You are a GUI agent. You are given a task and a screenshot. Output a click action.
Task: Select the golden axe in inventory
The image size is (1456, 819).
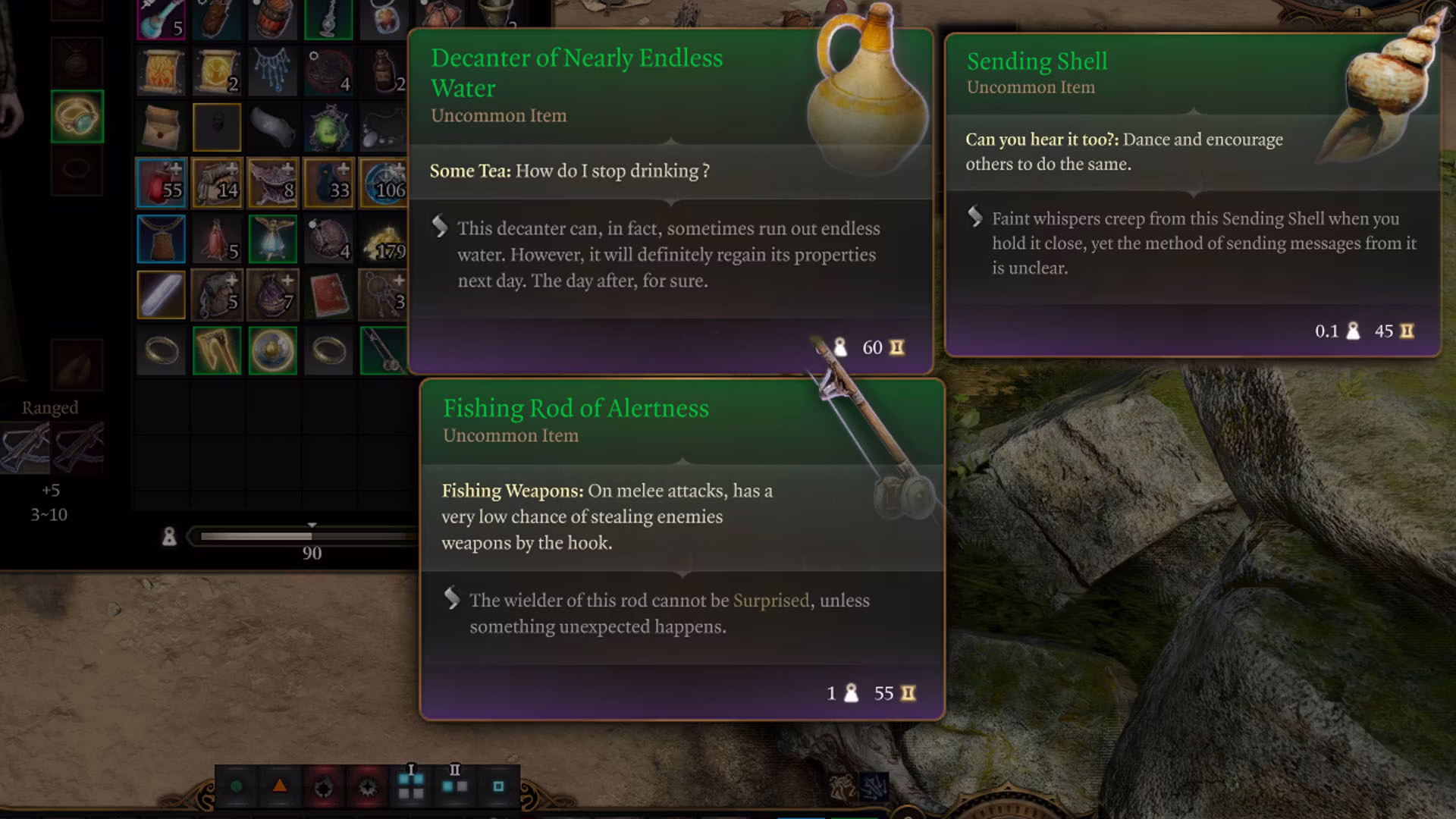217,351
